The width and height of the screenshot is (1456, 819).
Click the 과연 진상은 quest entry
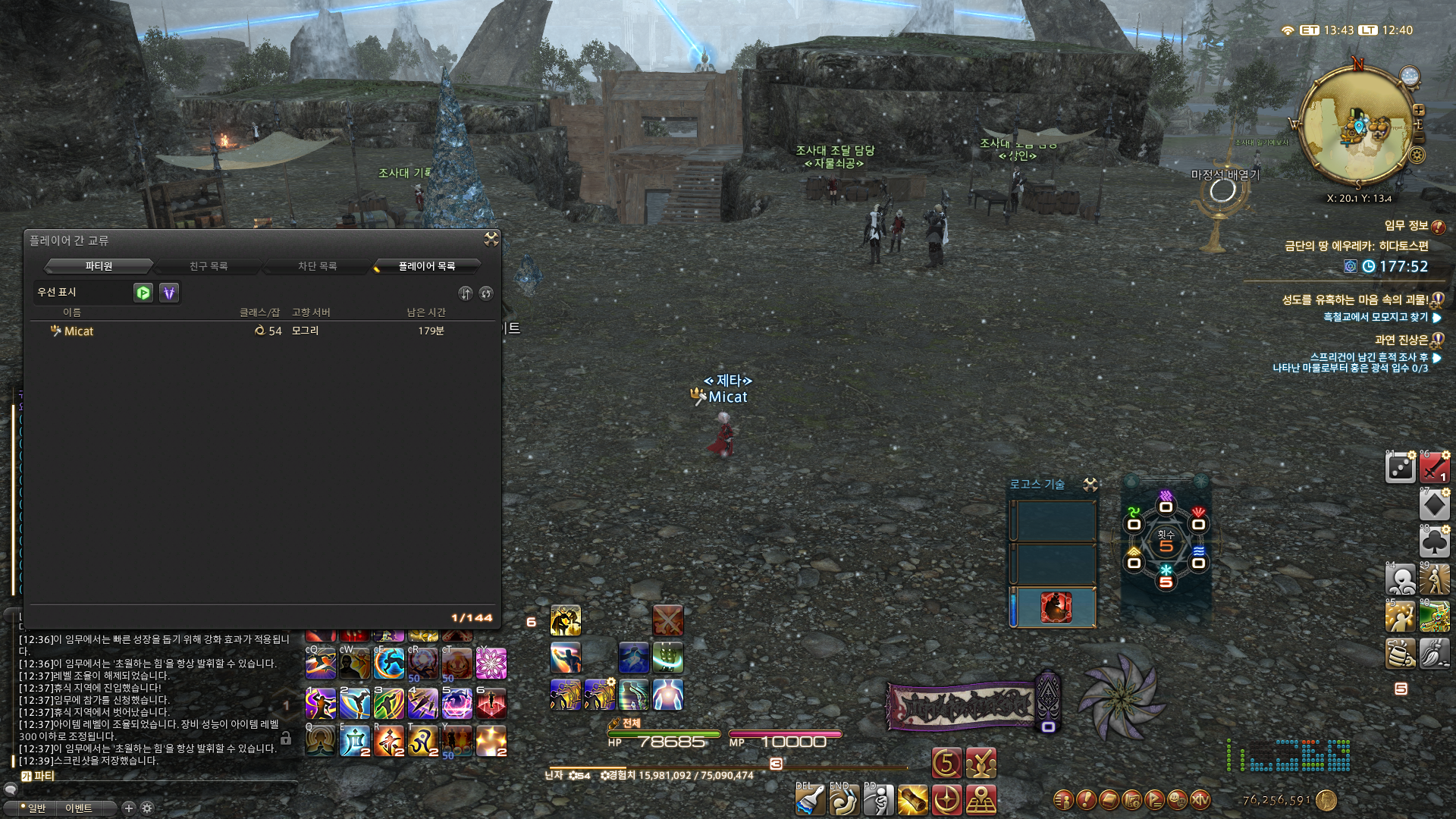point(1401,340)
